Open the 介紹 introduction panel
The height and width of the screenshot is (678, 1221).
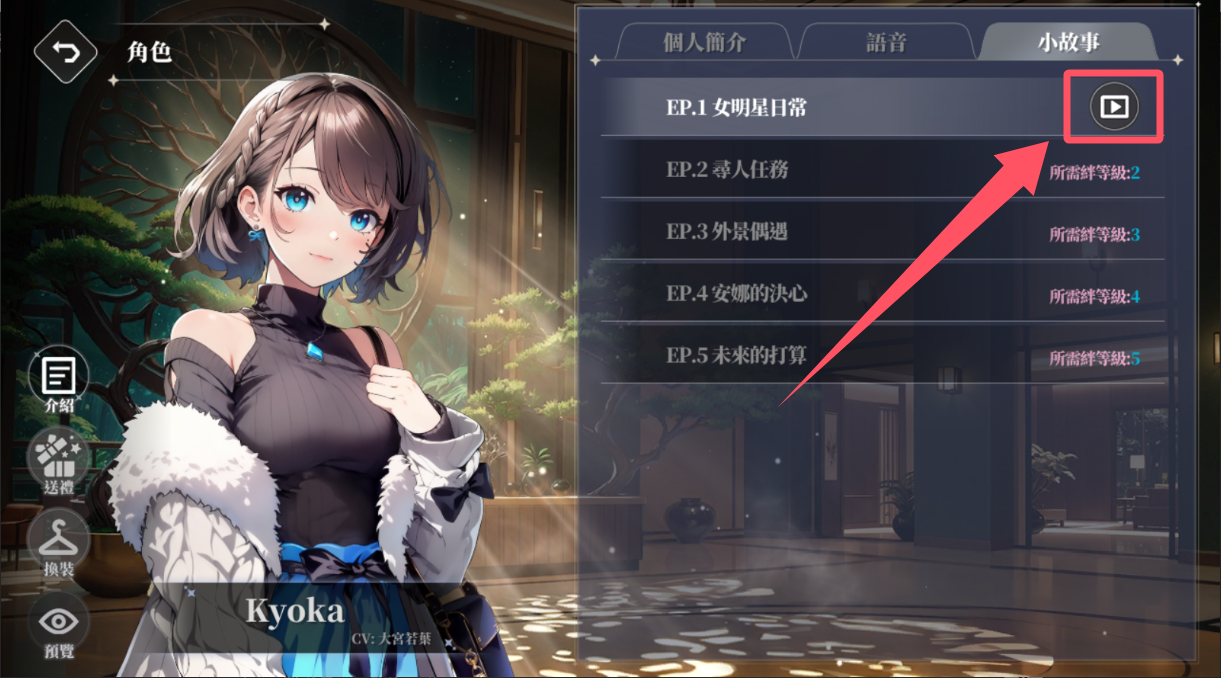click(x=59, y=380)
